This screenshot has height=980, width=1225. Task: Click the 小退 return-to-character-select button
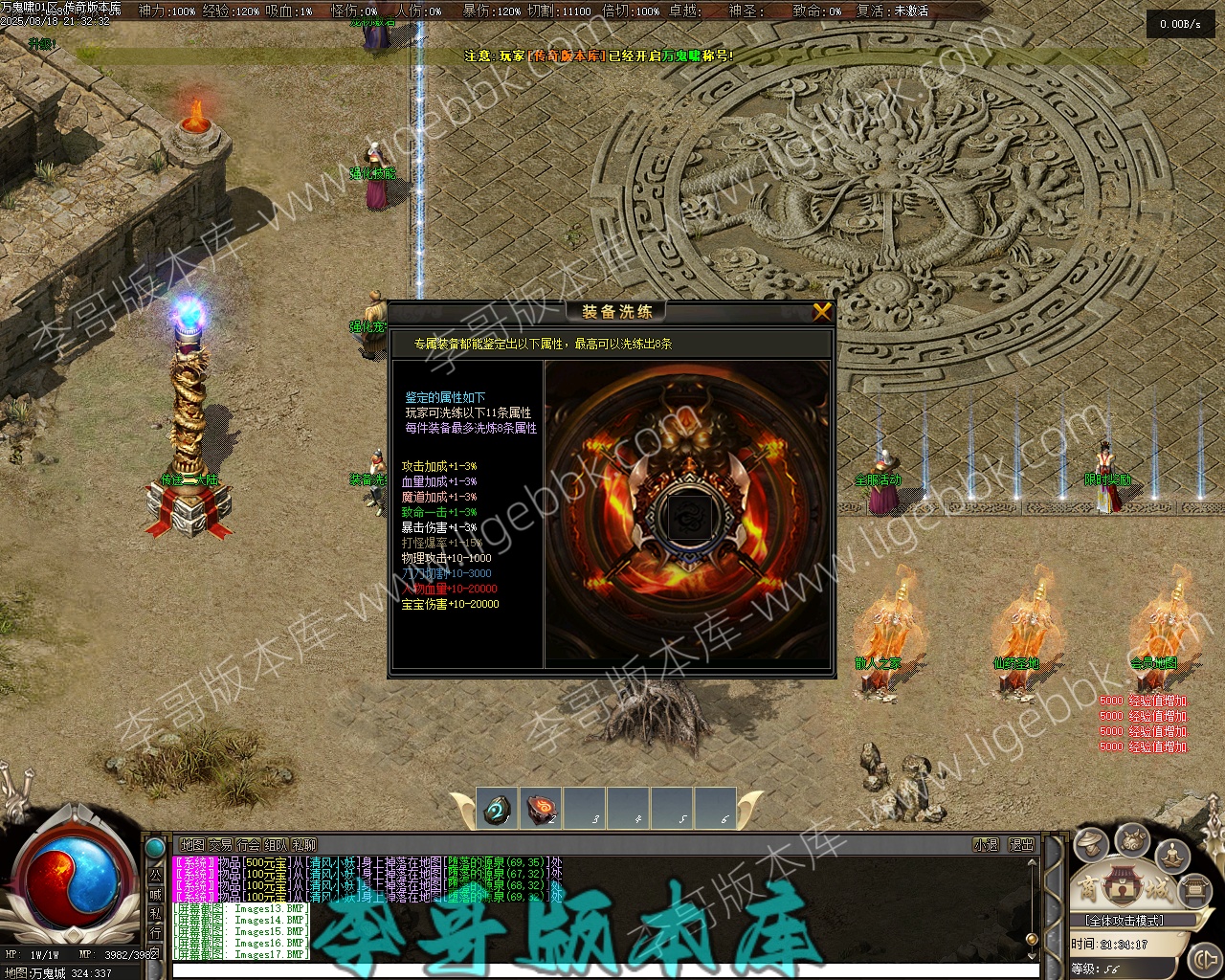[x=986, y=845]
